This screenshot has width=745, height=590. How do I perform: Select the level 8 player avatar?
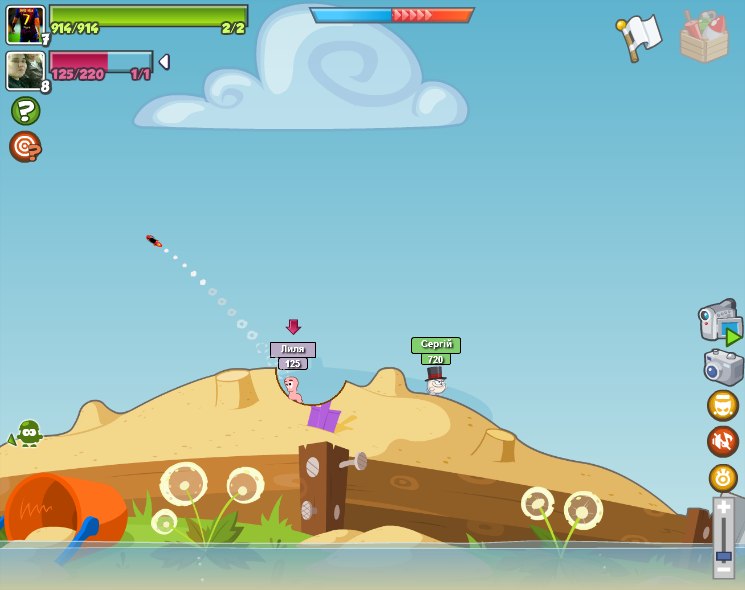point(25,70)
